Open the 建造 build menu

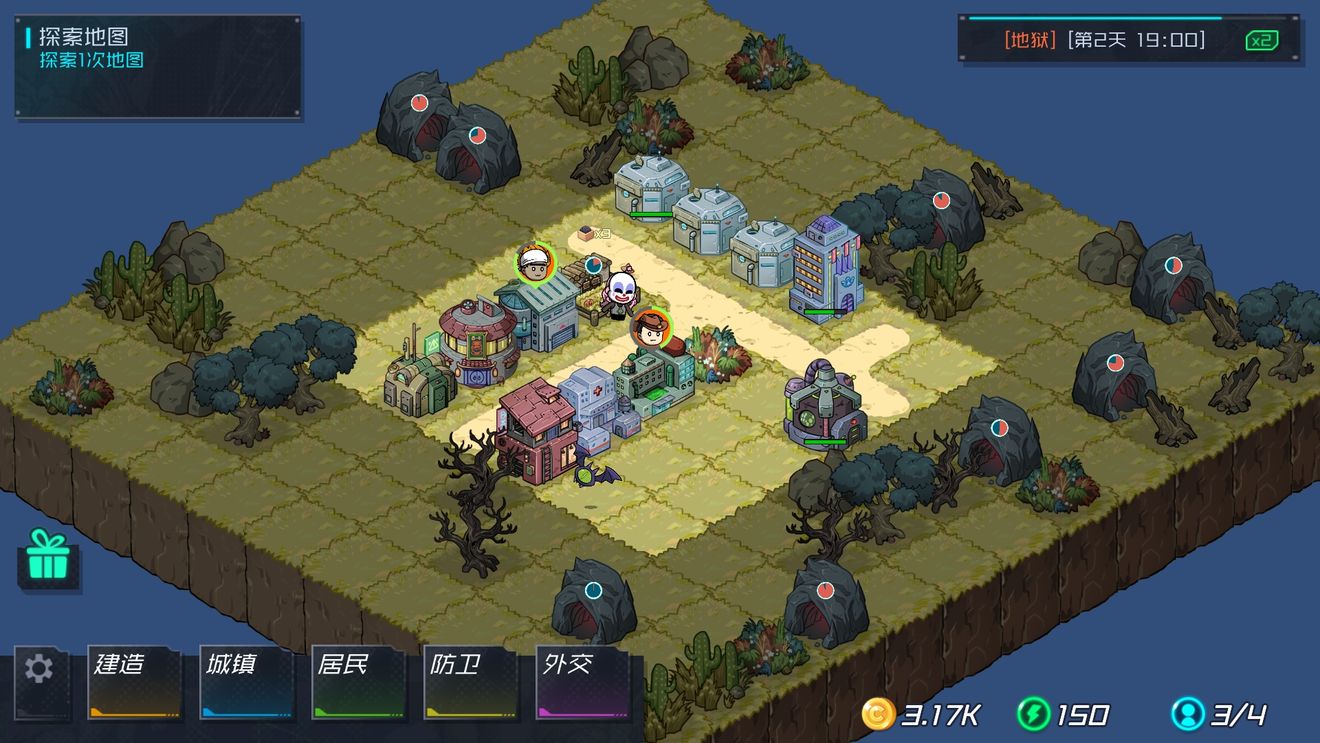[135, 683]
